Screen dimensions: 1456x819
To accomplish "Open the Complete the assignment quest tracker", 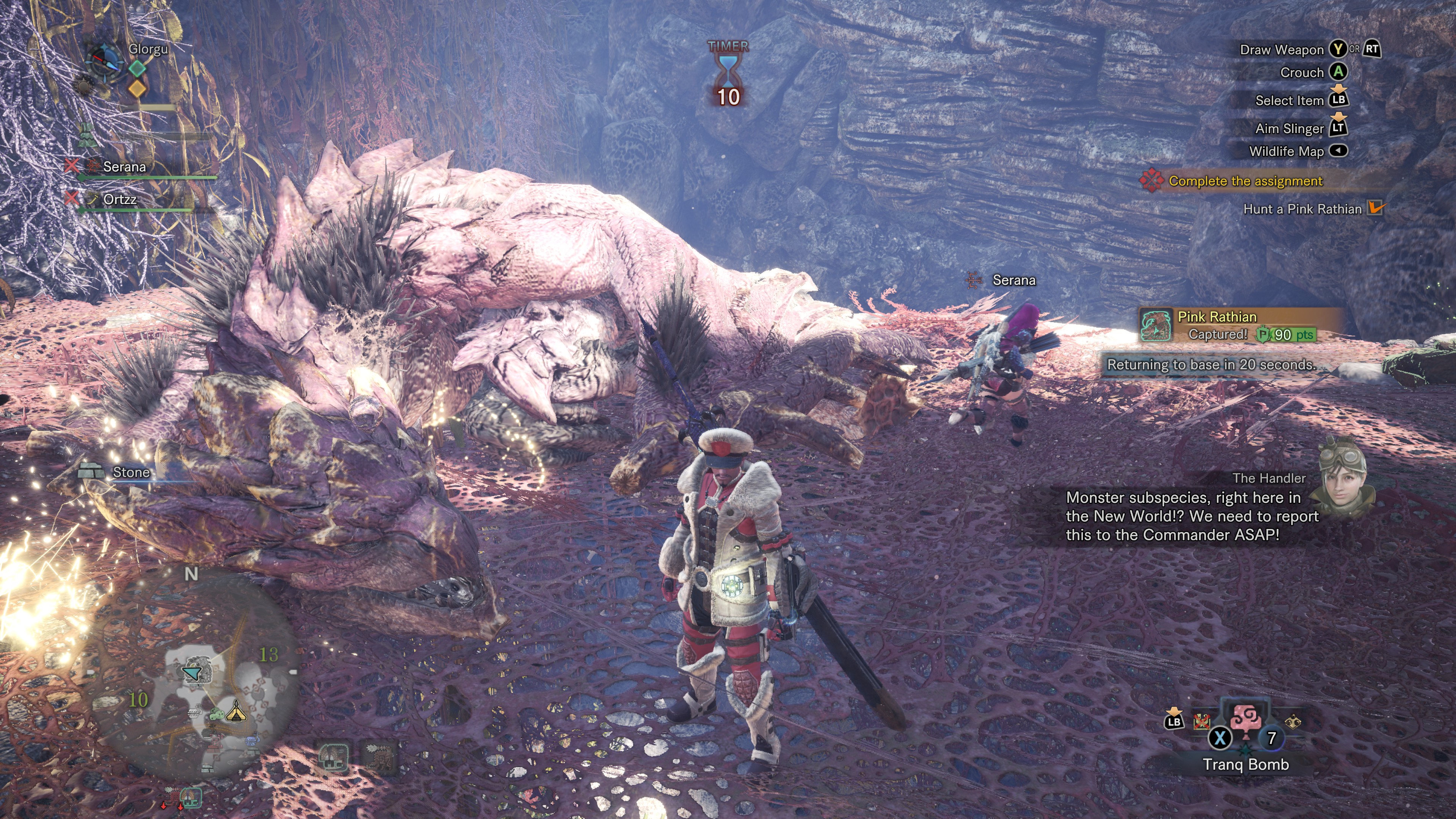I will point(1244,181).
